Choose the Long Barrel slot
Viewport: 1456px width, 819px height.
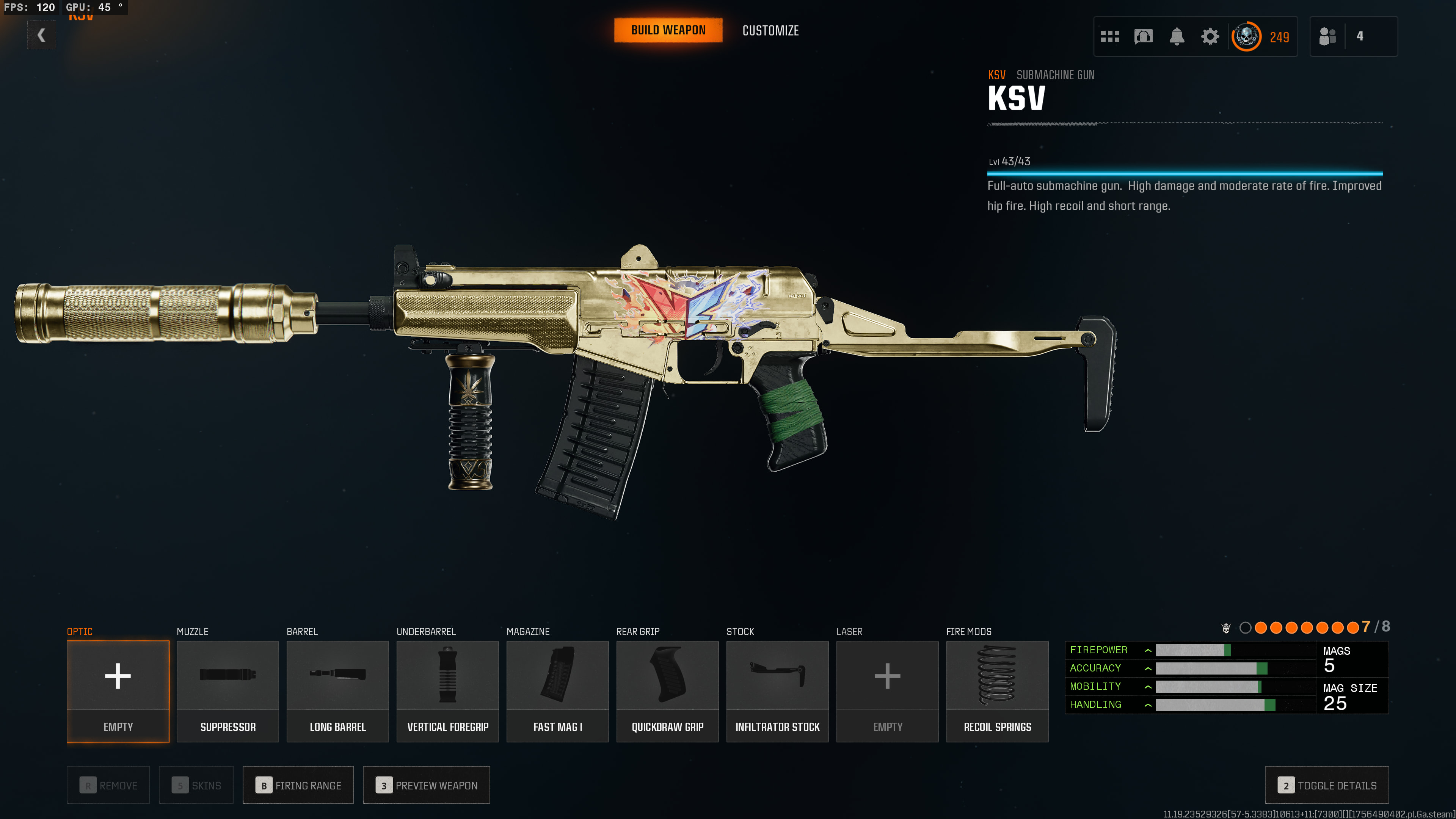point(337,690)
